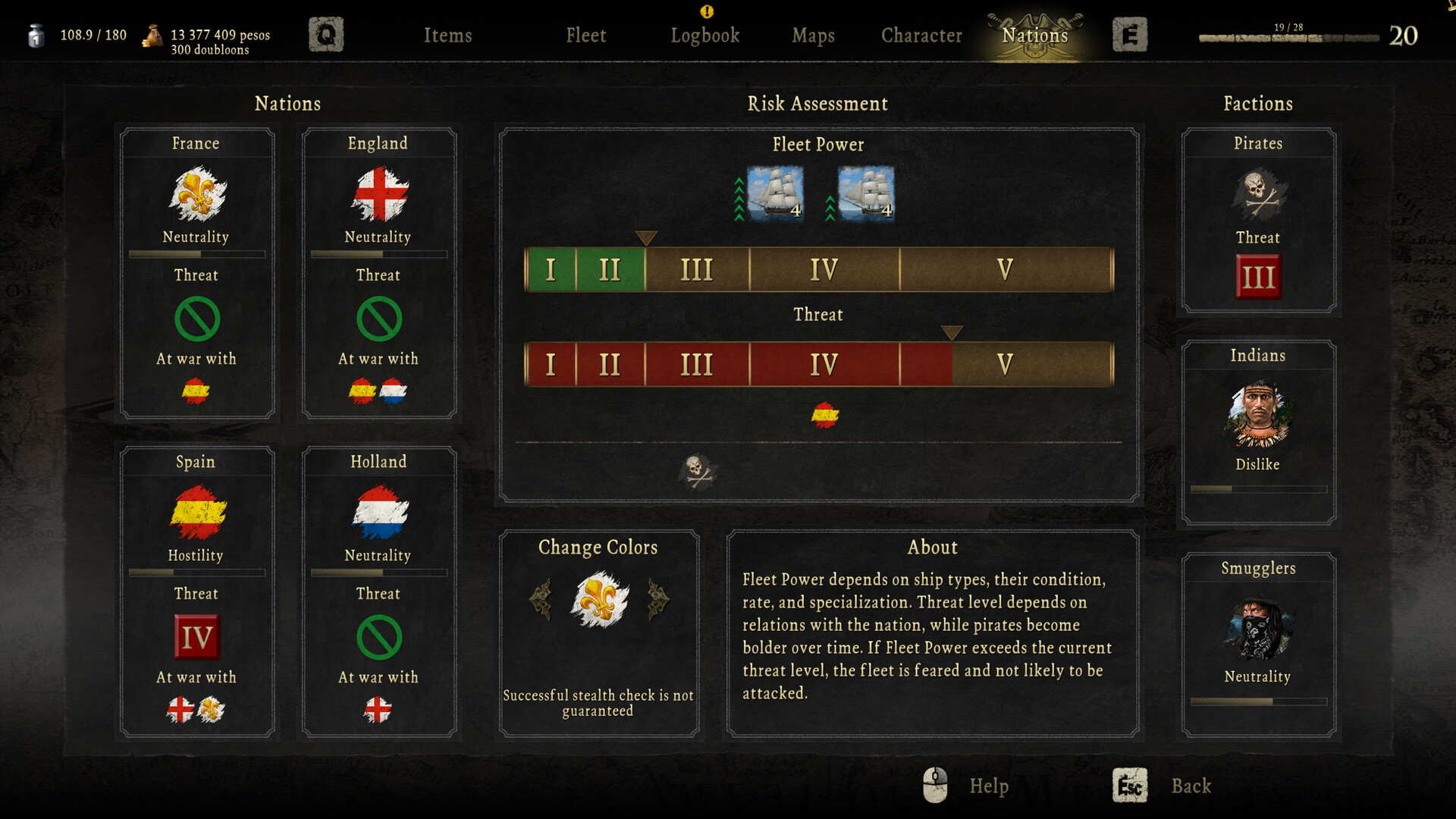The width and height of the screenshot is (1456, 819).
Task: Click the Q ability icon in top bar
Action: pos(326,33)
